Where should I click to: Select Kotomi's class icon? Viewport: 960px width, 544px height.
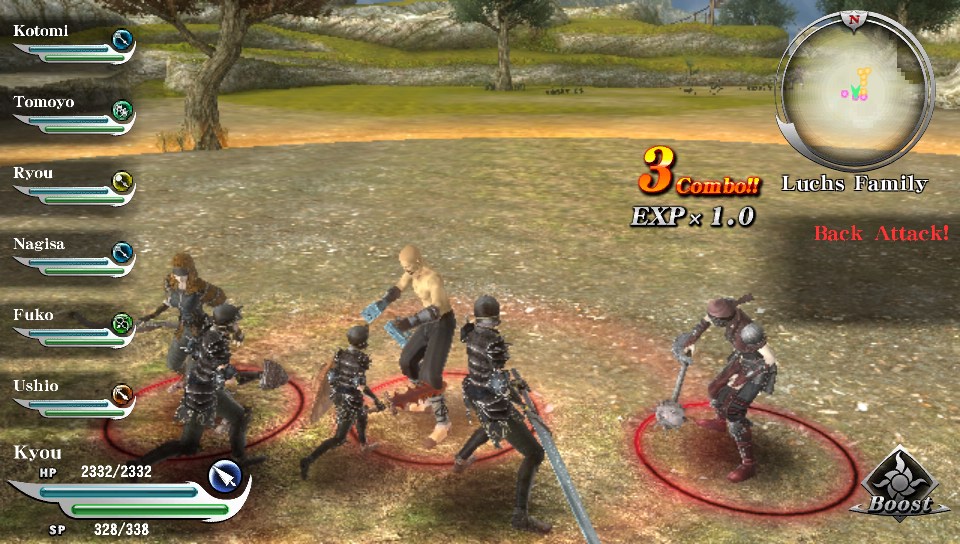122,40
